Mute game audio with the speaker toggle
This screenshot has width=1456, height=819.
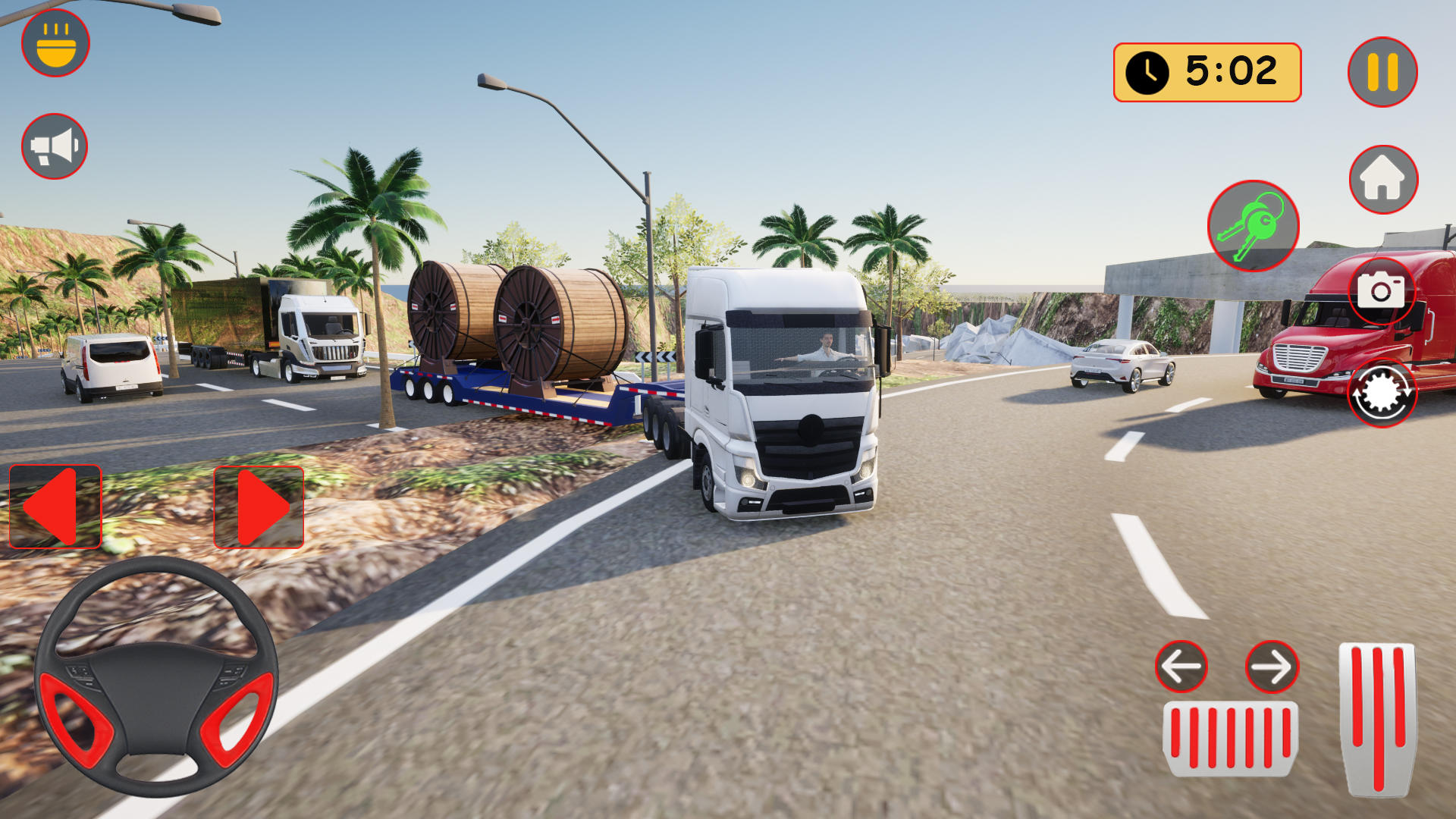click(x=54, y=146)
